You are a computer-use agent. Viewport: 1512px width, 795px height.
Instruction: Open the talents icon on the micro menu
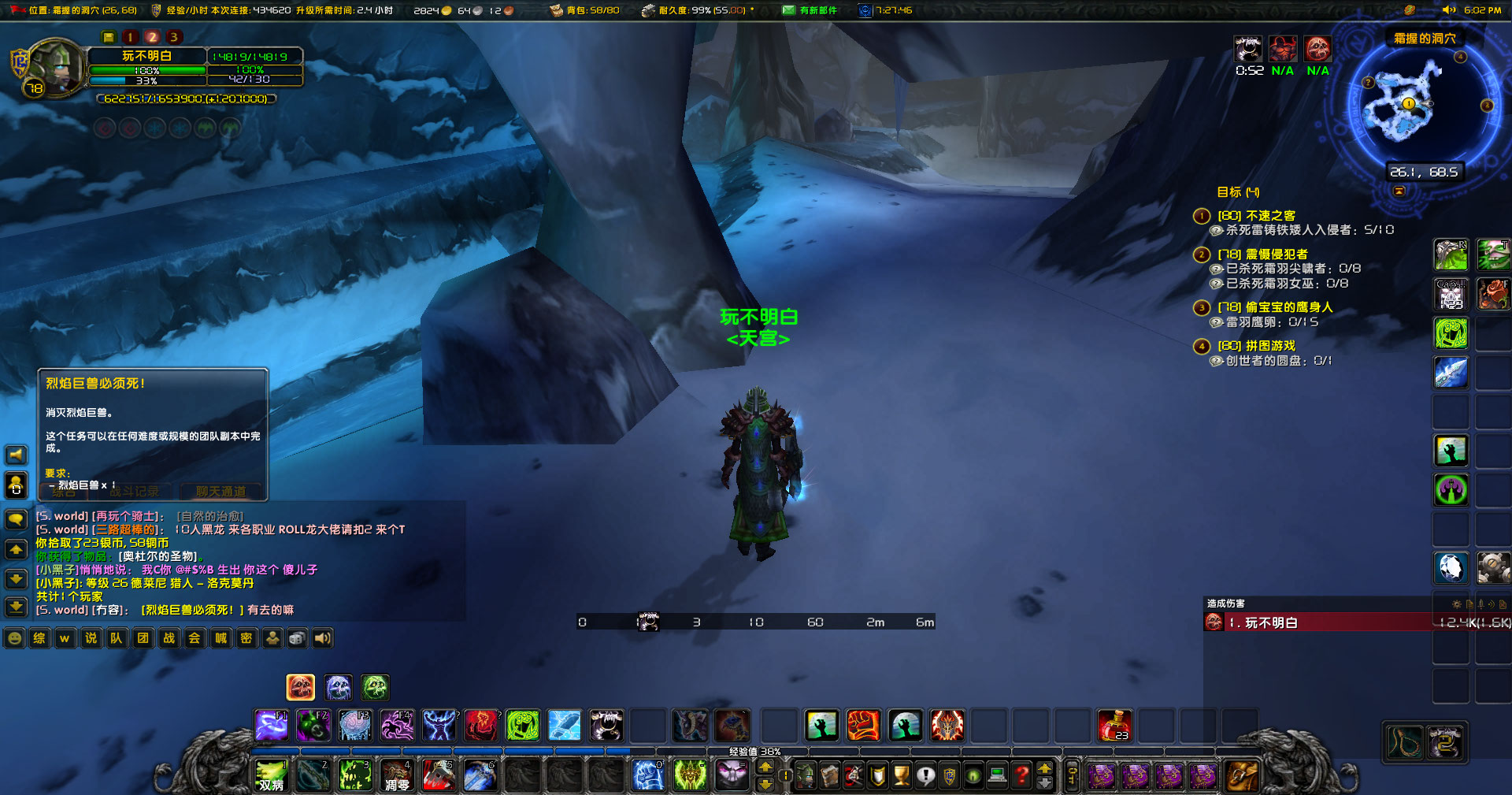click(853, 776)
